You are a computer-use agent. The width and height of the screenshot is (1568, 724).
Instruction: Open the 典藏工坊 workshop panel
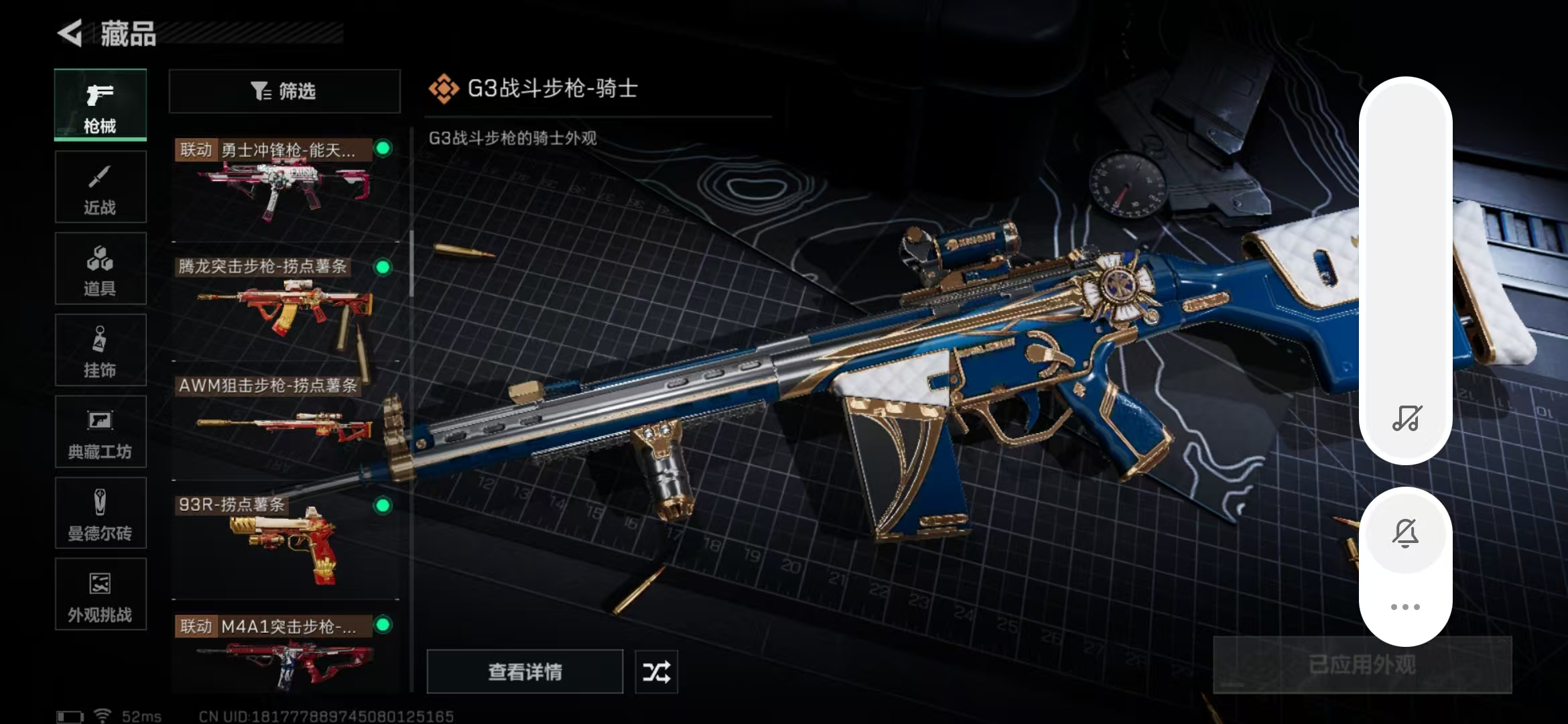click(100, 431)
